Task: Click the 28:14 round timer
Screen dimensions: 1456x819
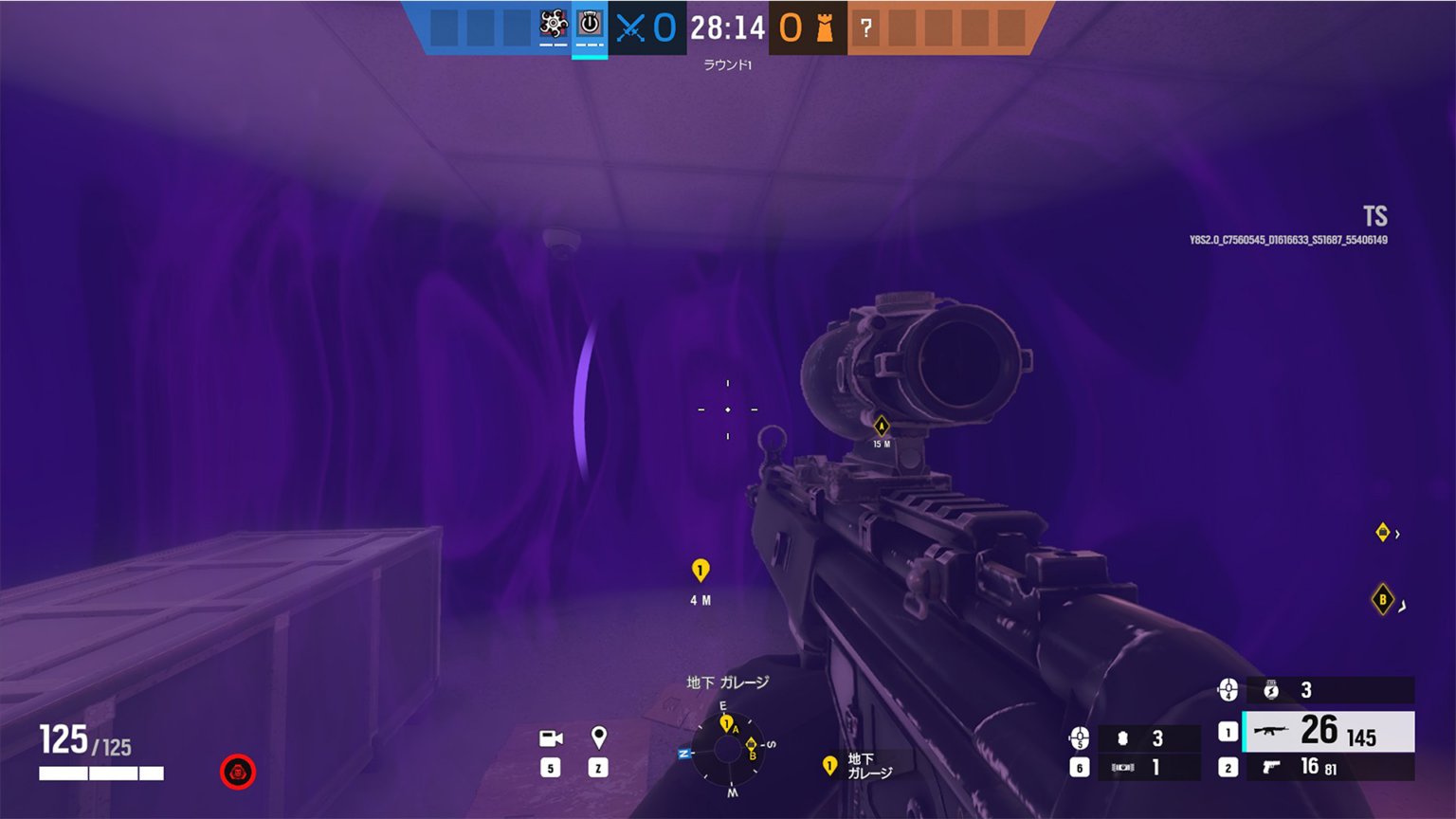Action: tap(726, 27)
